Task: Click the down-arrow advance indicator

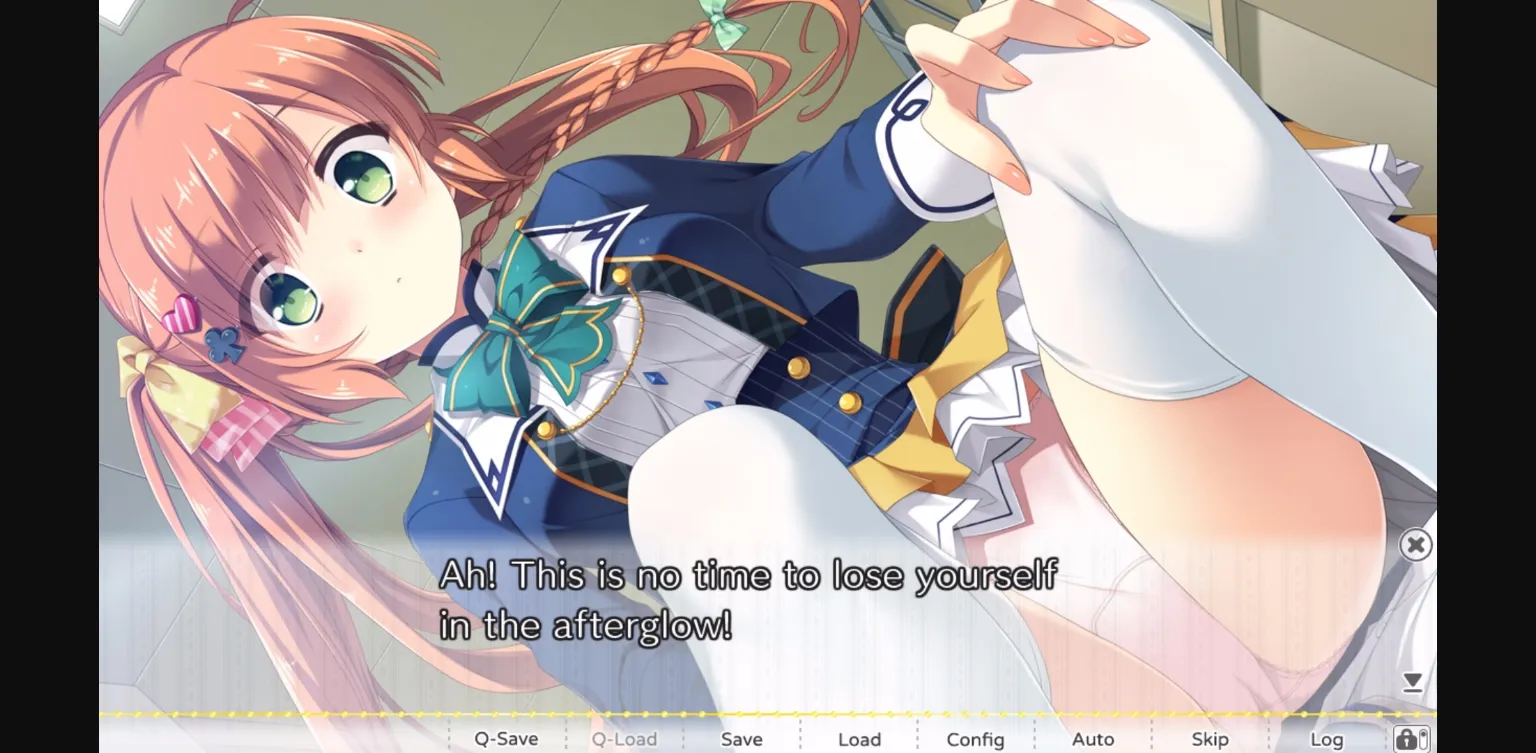Action: [1412, 681]
